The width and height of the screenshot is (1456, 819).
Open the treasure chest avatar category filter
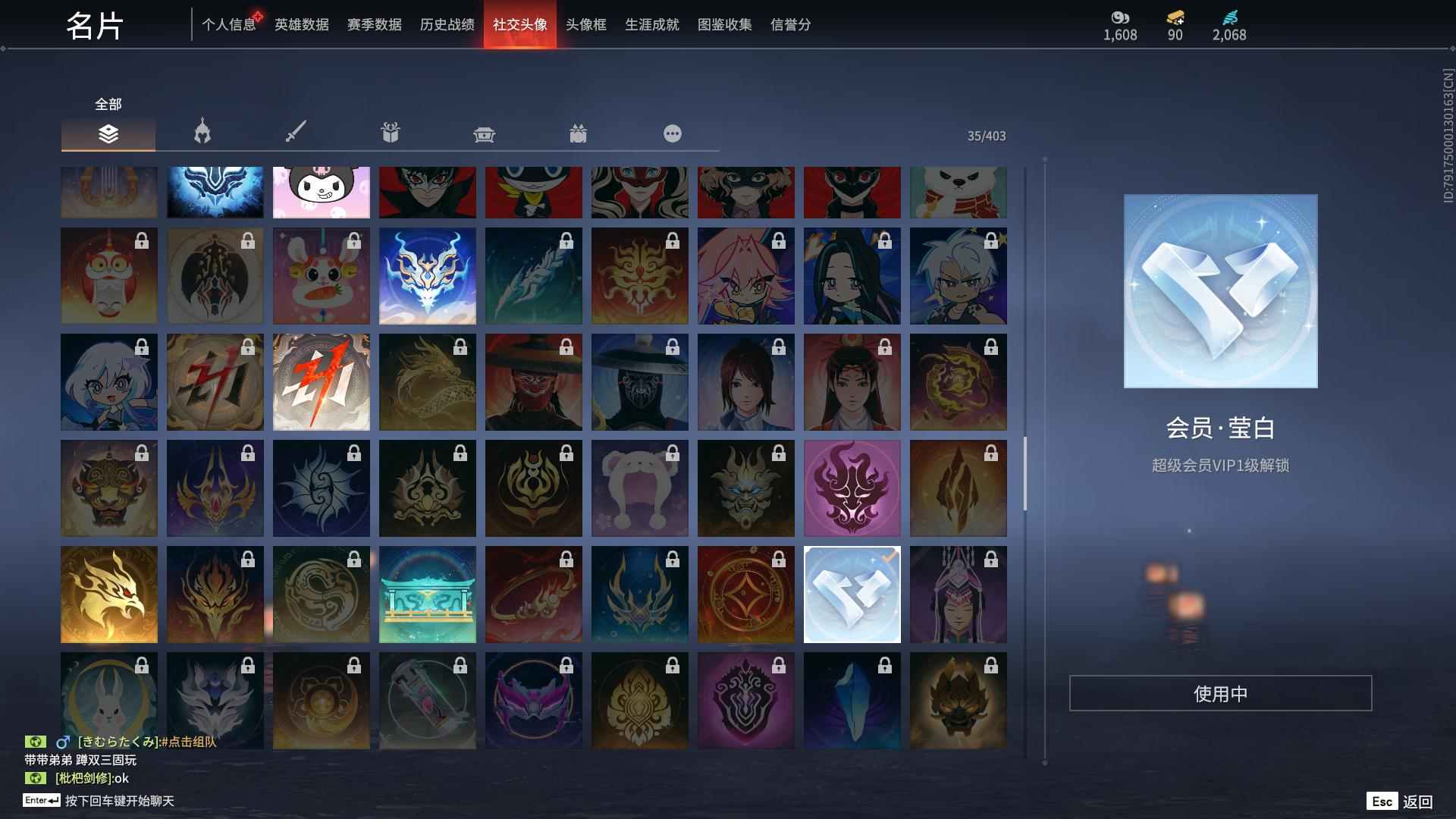point(484,133)
